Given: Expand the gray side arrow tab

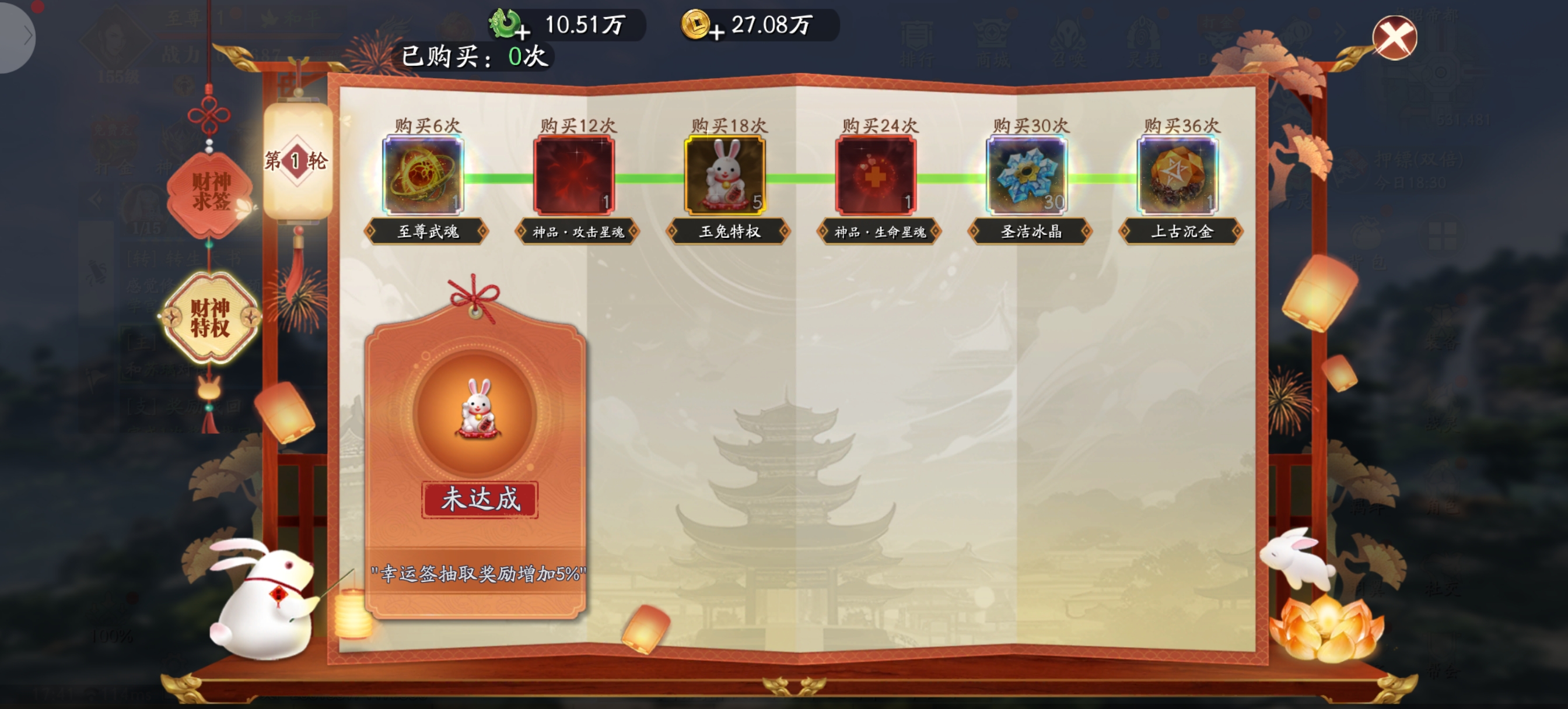Looking at the screenshot, I should (18, 37).
